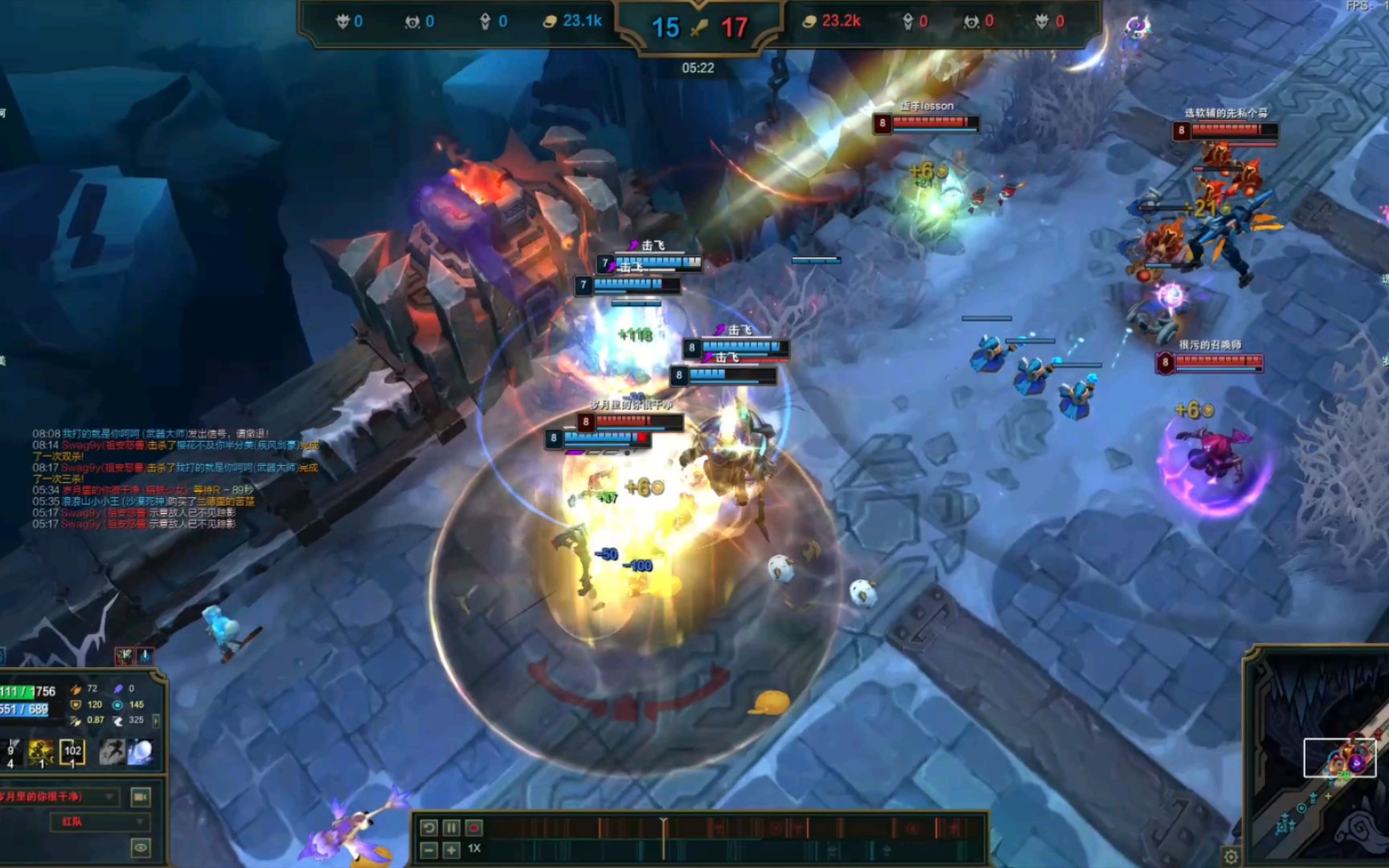Screen dimensions: 1389x868
Task: Click the blue sword buff icon
Action: [x=145, y=657]
